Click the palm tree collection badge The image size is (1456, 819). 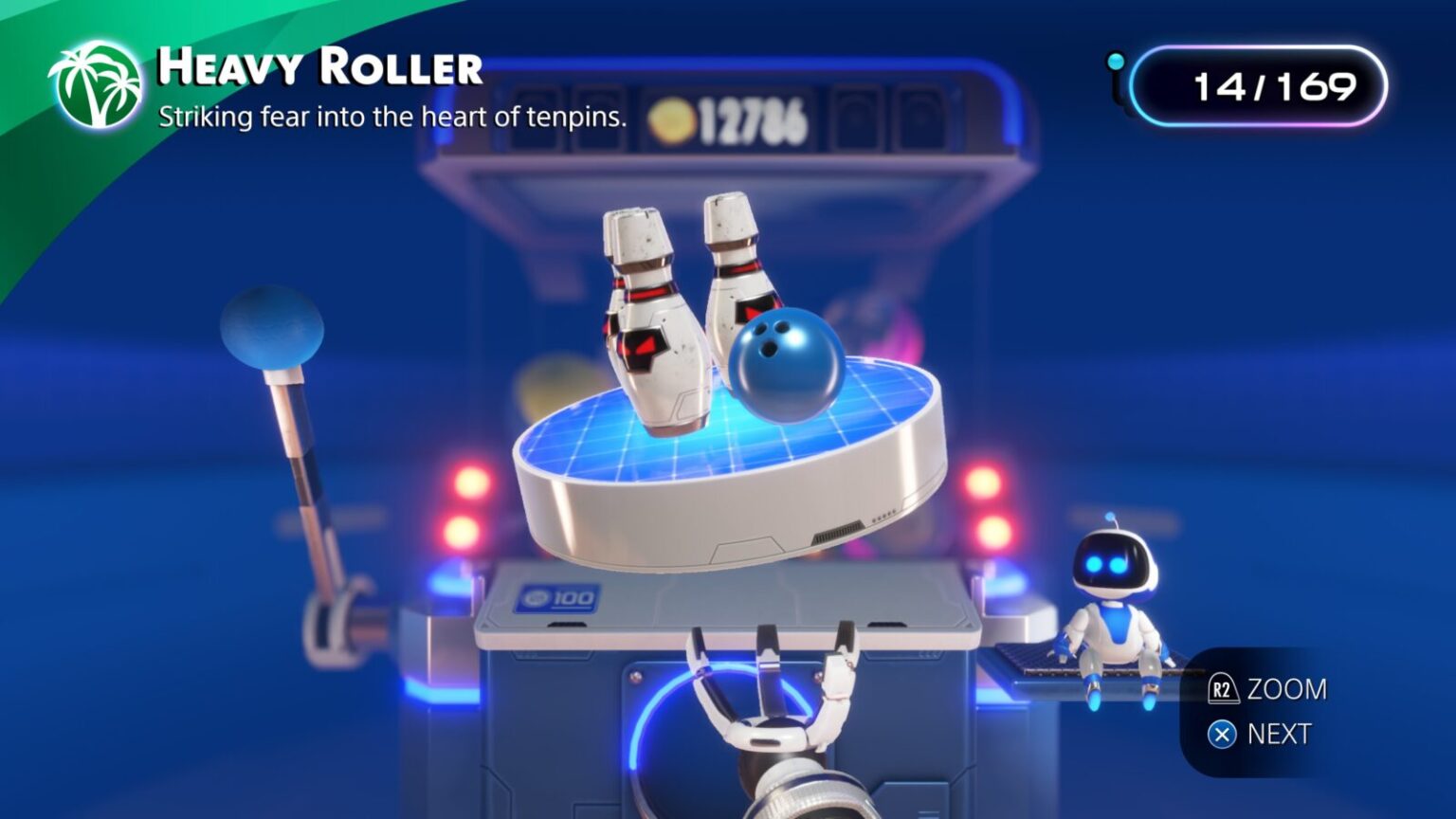[x=98, y=83]
